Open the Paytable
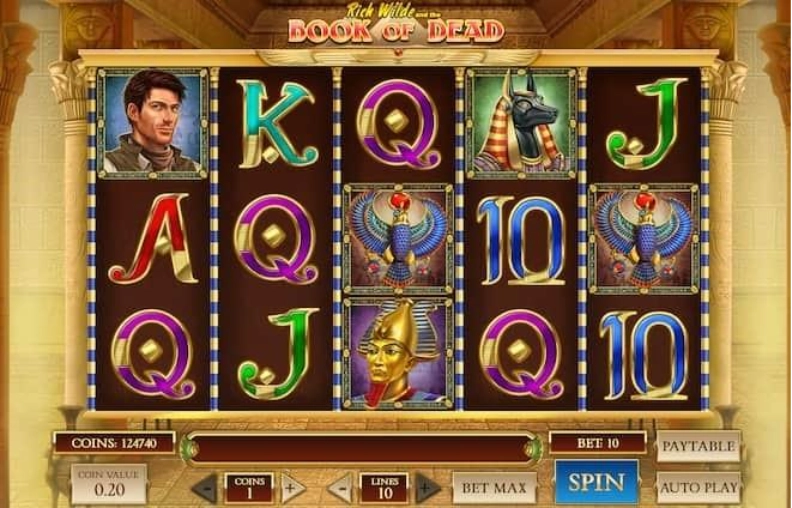Image resolution: width=792 pixels, height=508 pixels. (x=698, y=446)
